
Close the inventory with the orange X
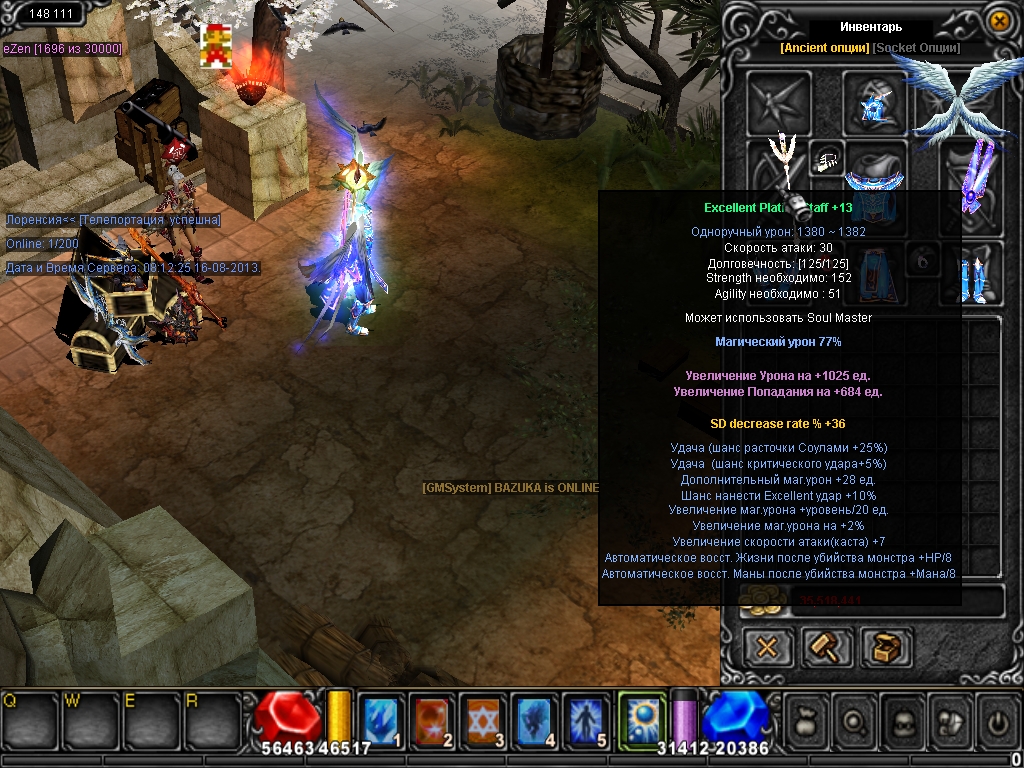(x=998, y=21)
